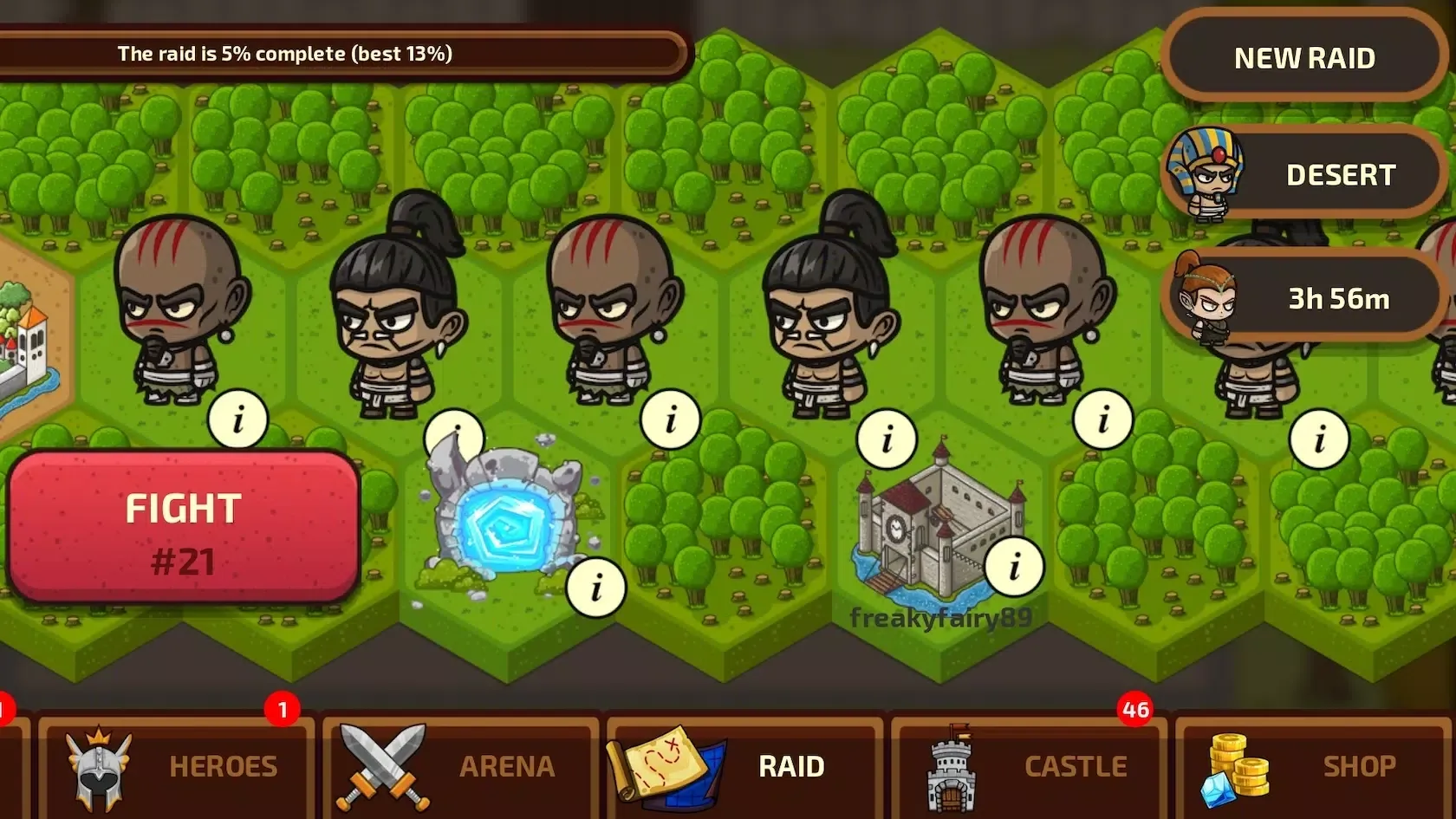Image resolution: width=1456 pixels, height=819 pixels.
Task: Select the Raid tab
Action: [744, 766]
